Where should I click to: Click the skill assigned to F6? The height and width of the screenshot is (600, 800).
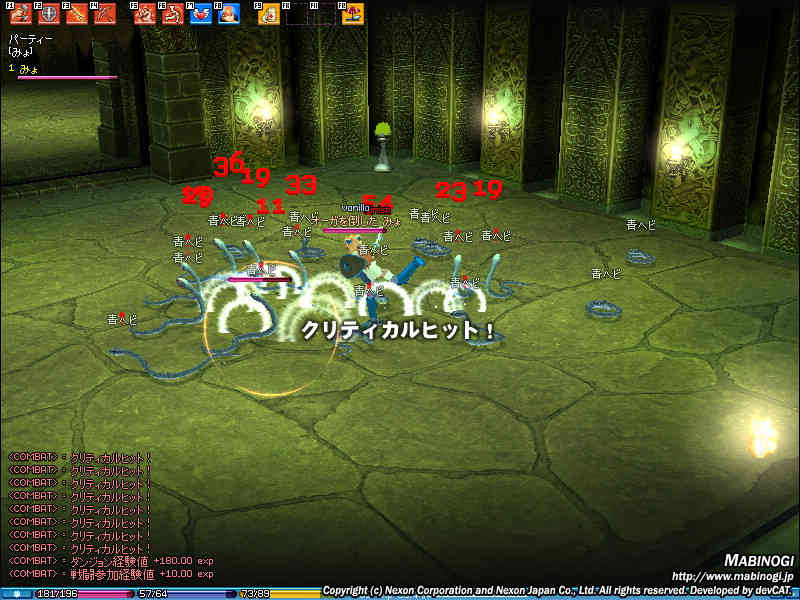pos(173,14)
